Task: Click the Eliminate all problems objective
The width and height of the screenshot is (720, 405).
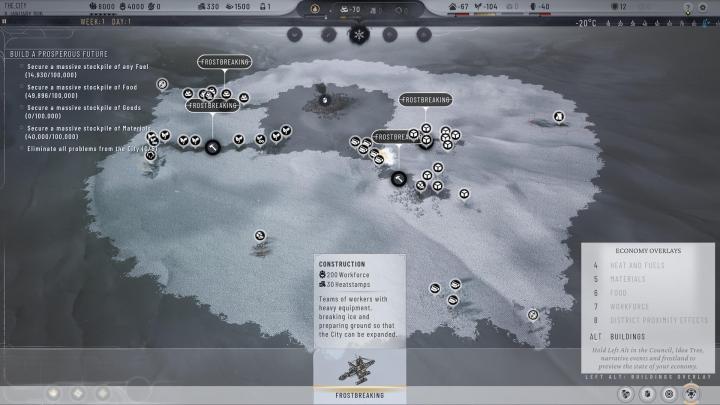Action: [90, 149]
